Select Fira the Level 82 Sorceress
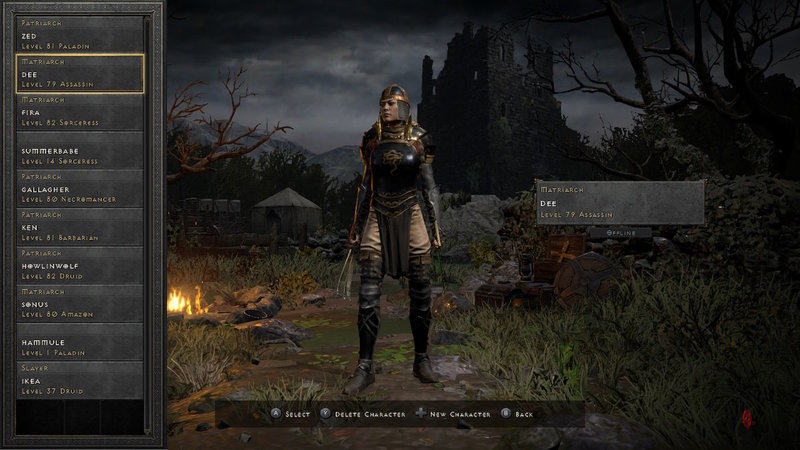 point(80,111)
